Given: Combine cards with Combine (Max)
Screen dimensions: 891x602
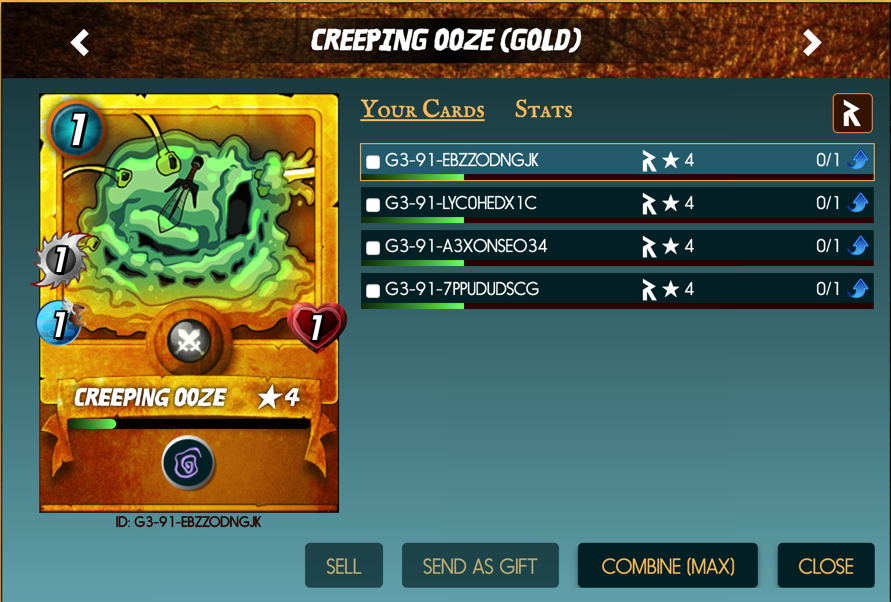Looking at the screenshot, I should tap(667, 566).
